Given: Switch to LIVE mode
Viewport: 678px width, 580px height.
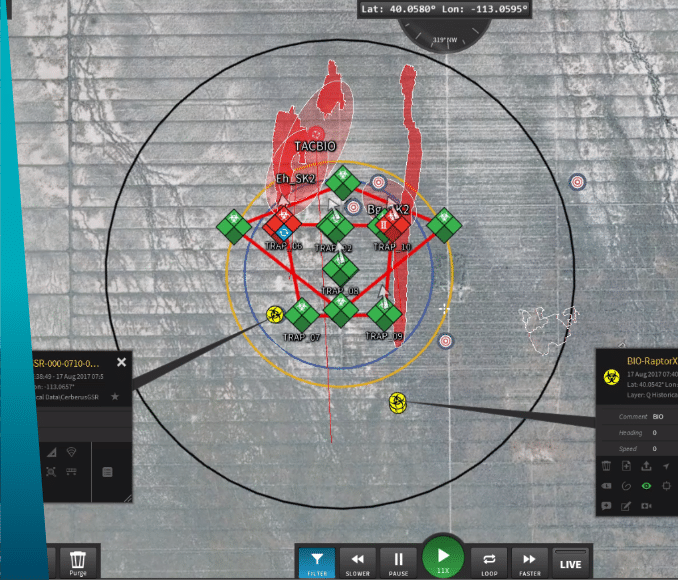Looking at the screenshot, I should coord(570,563).
